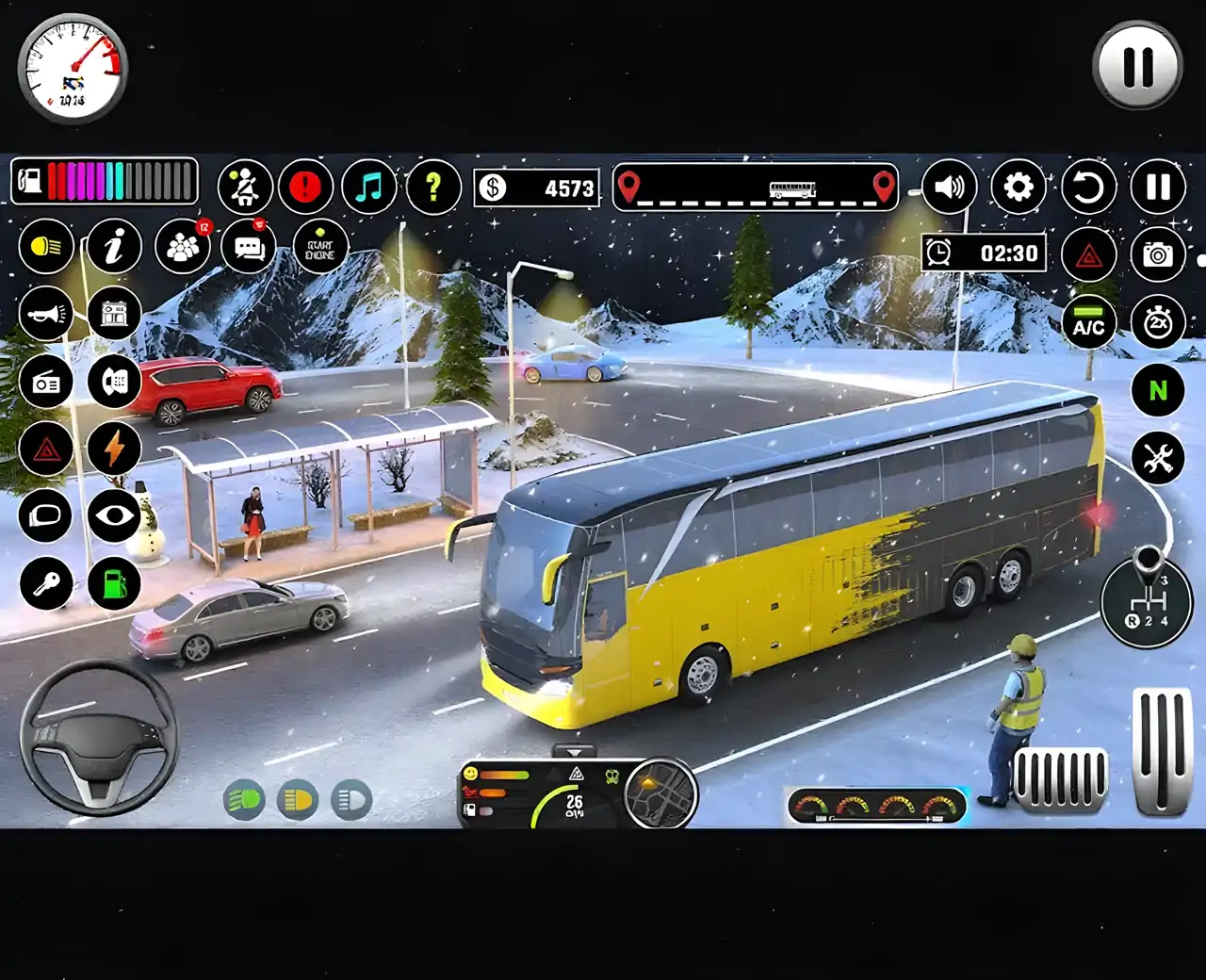Honk the horn button
The height and width of the screenshot is (980, 1206).
click(x=45, y=314)
